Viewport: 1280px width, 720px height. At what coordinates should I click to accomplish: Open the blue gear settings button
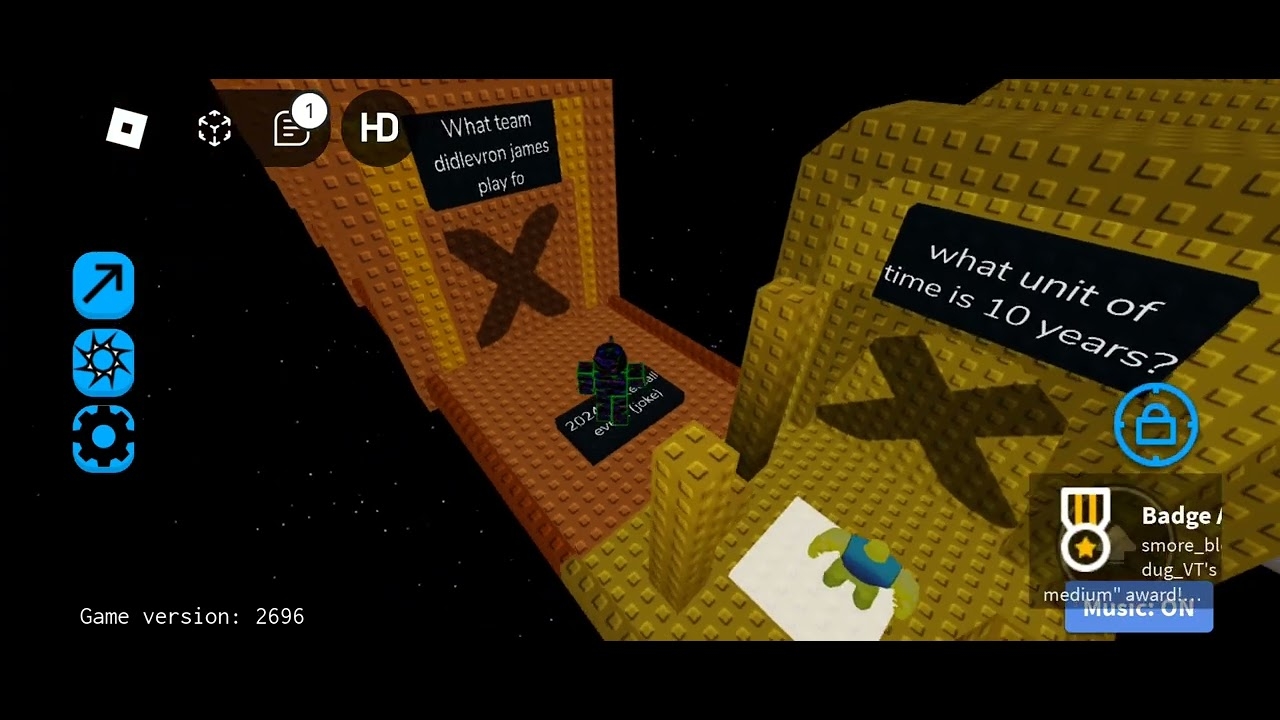[103, 439]
